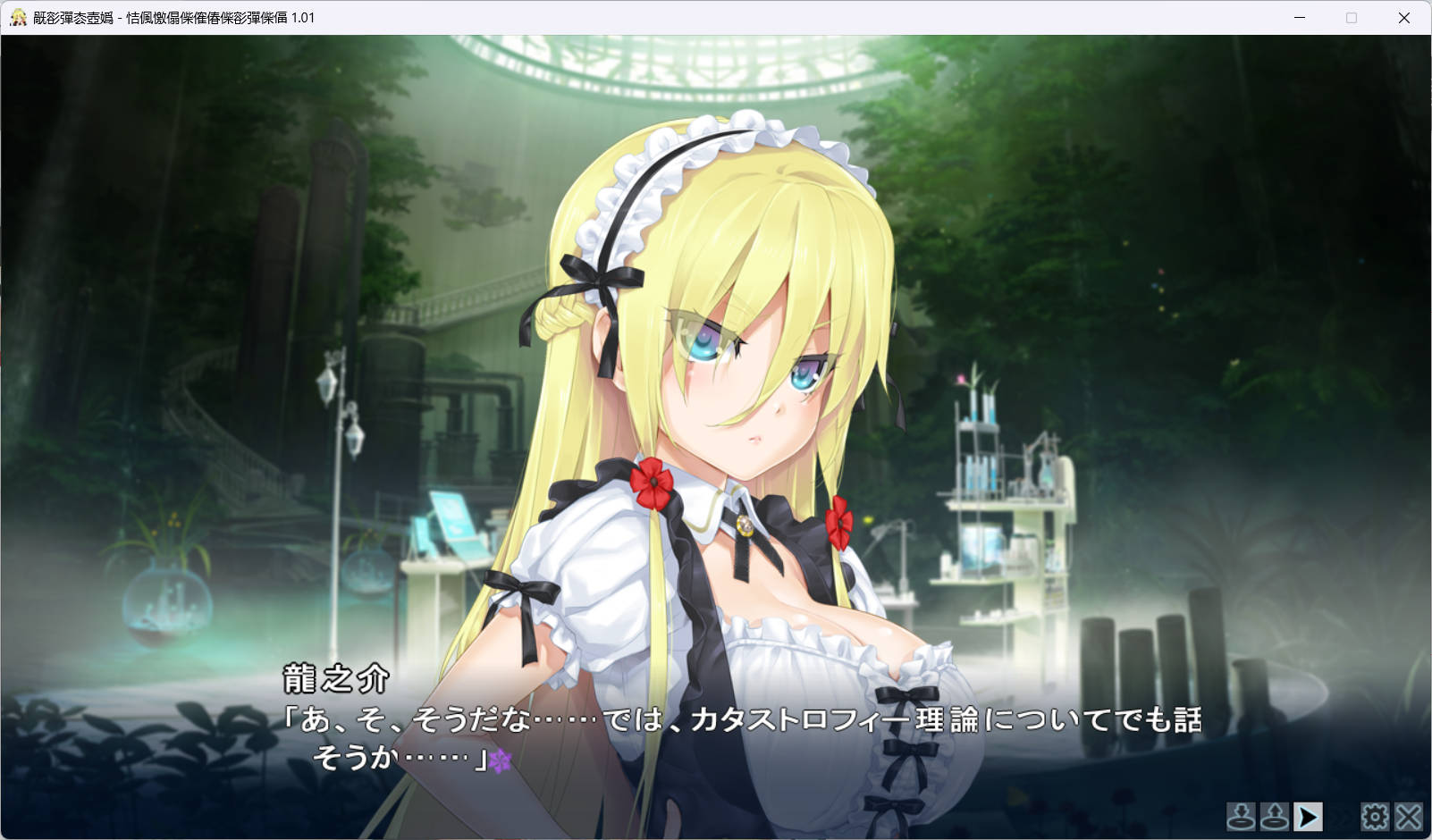Click the speaker name 龍之介
The image size is (1432, 840).
[334, 680]
